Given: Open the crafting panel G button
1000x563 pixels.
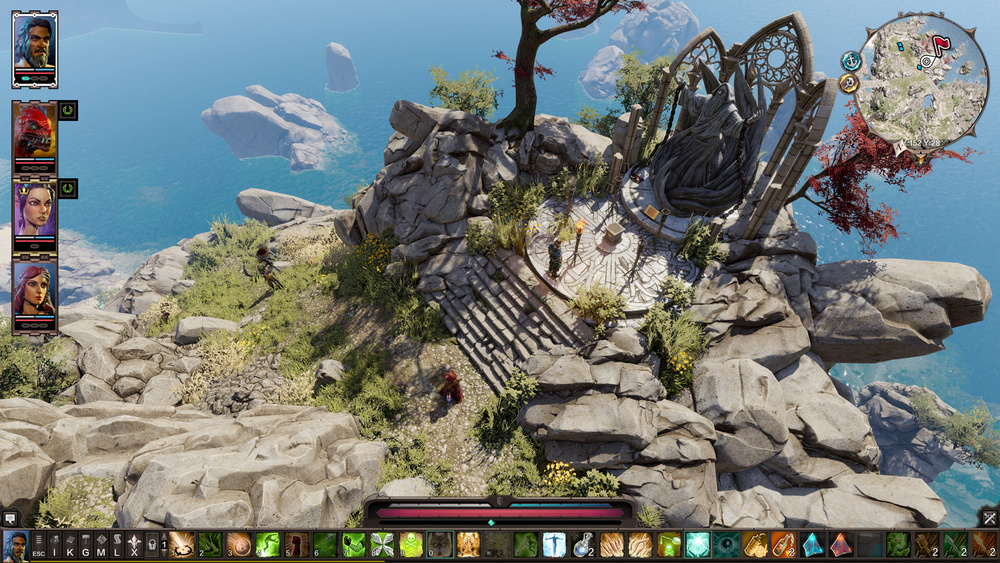Looking at the screenshot, I should [x=86, y=545].
